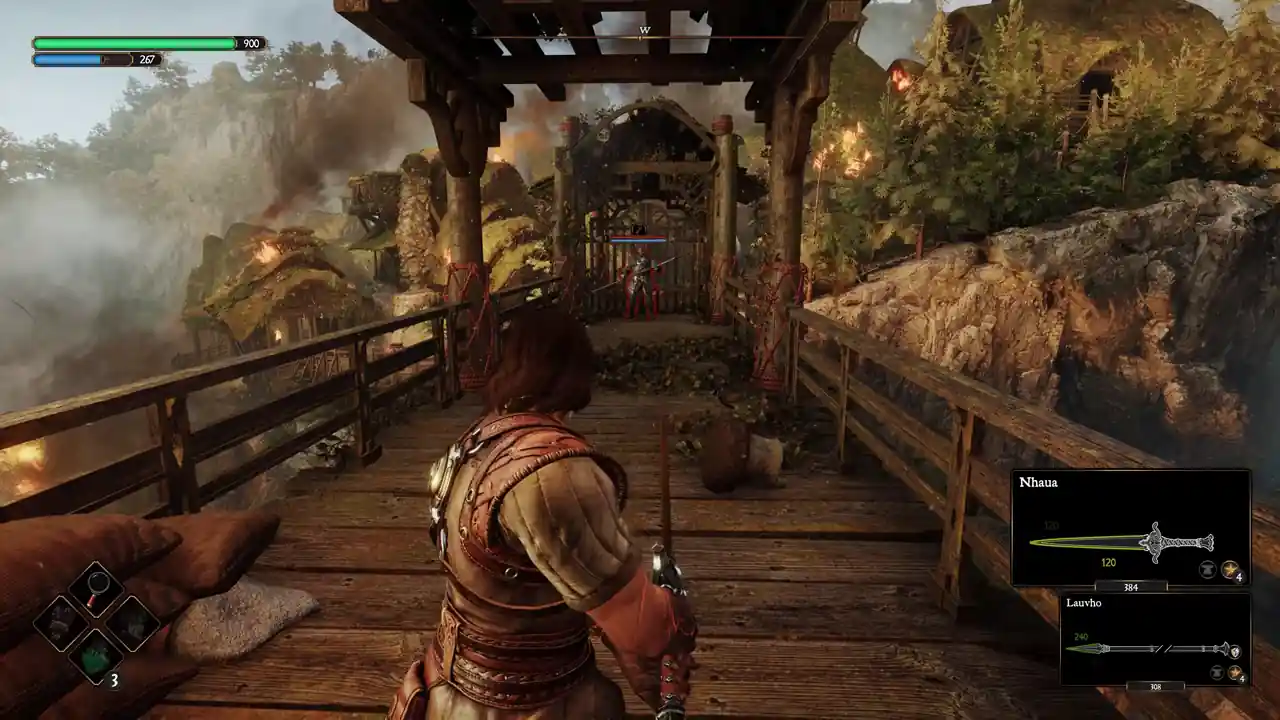Click the shield icon on Lauvho spear
Image resolution: width=1280 pixels, height=720 pixels.
pyautogui.click(x=1236, y=649)
